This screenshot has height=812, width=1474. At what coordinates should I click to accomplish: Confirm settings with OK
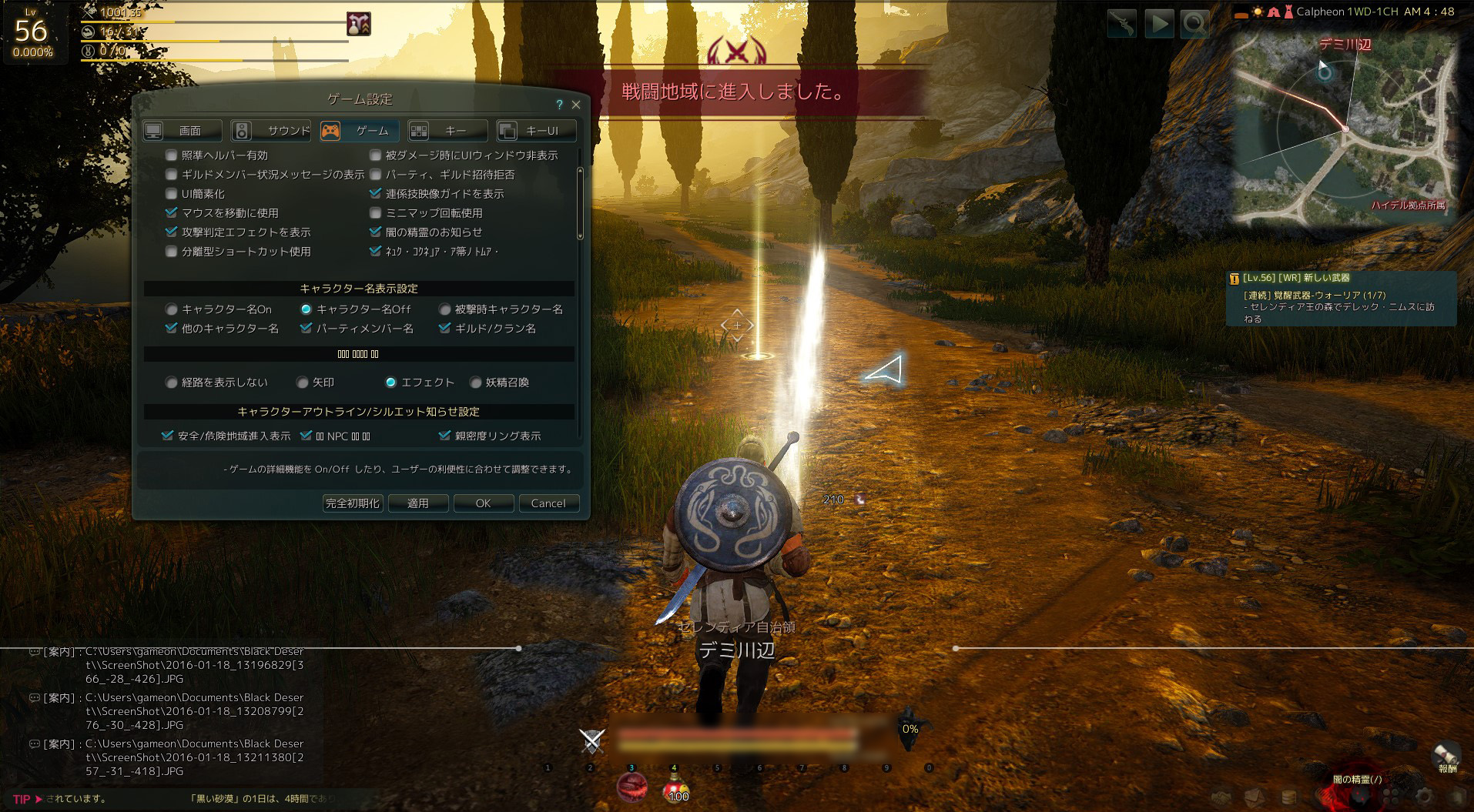[x=483, y=503]
